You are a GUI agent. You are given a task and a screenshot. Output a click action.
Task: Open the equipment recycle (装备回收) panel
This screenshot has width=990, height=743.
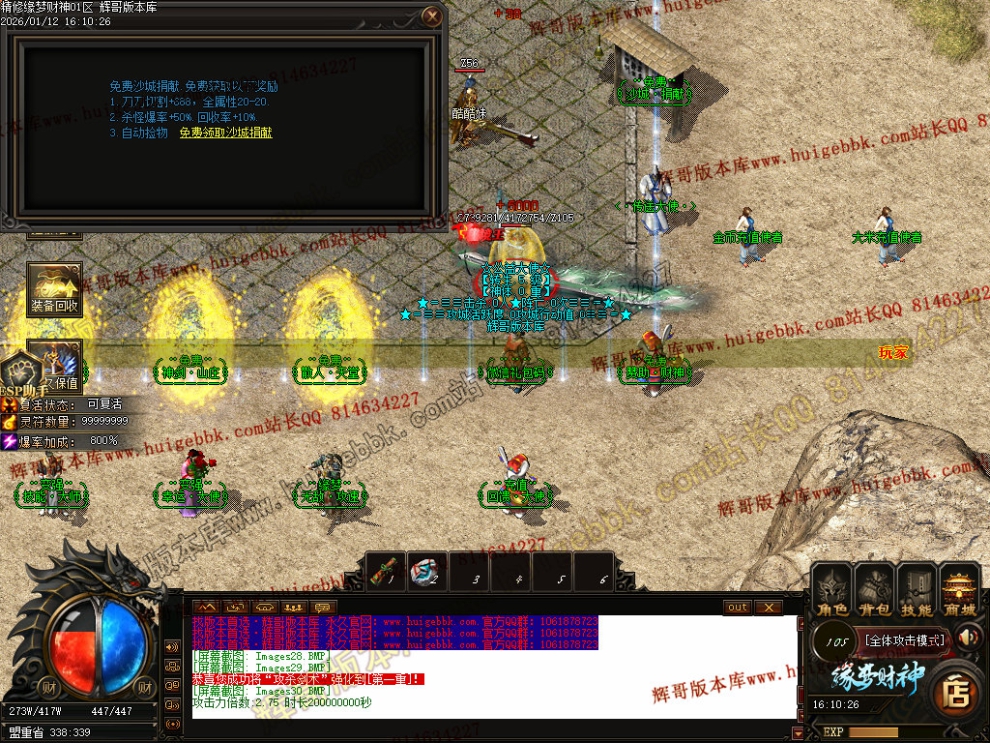click(x=54, y=289)
